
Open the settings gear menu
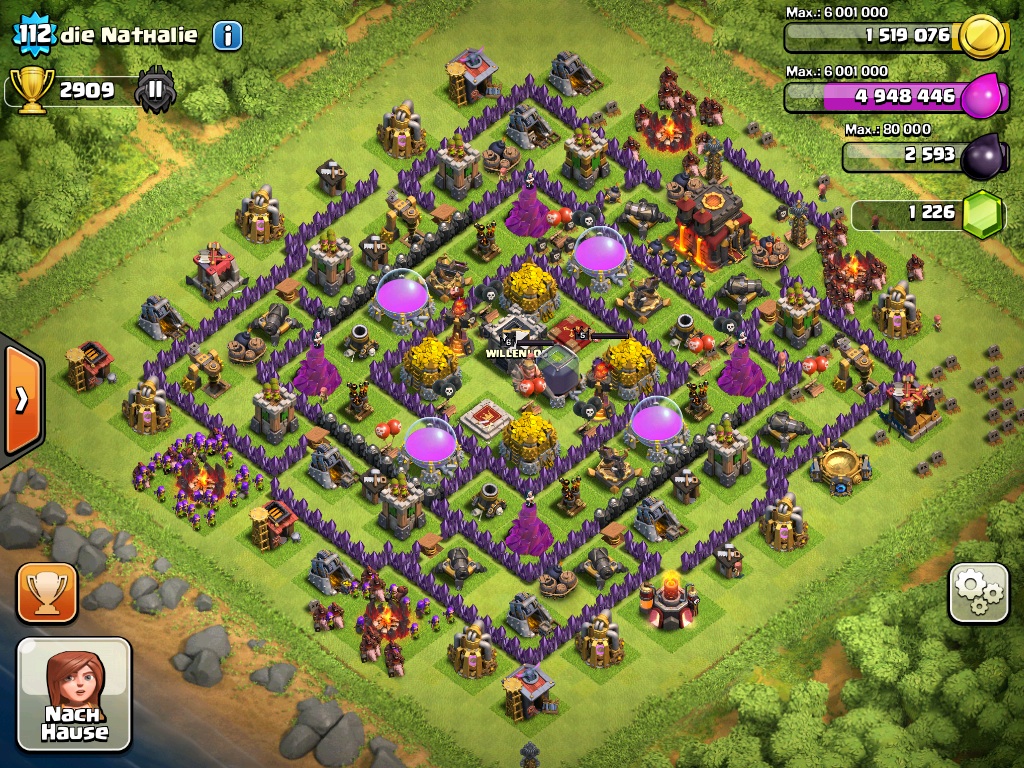click(978, 593)
